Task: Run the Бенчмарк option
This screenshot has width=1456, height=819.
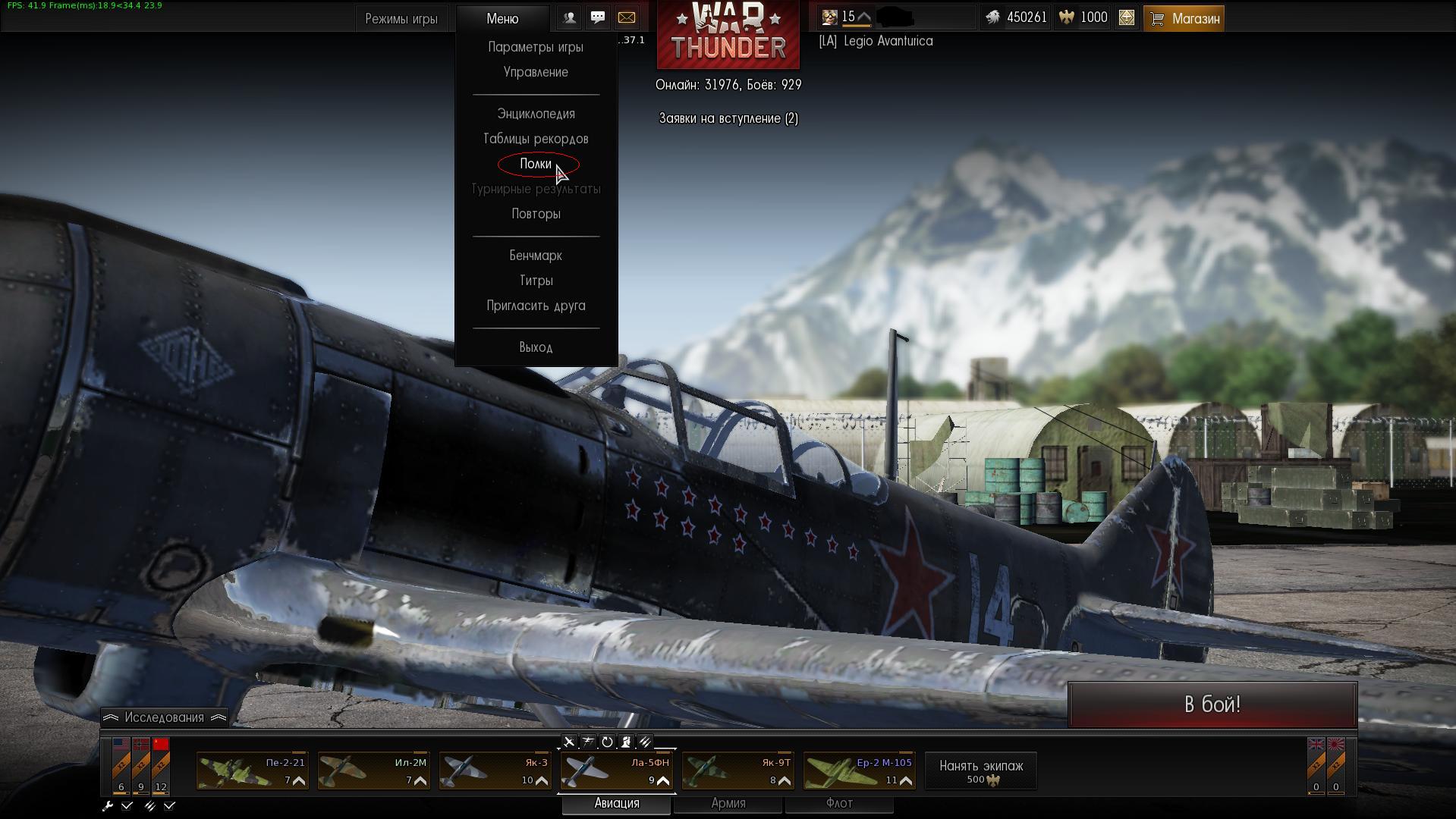Action: tap(536, 256)
